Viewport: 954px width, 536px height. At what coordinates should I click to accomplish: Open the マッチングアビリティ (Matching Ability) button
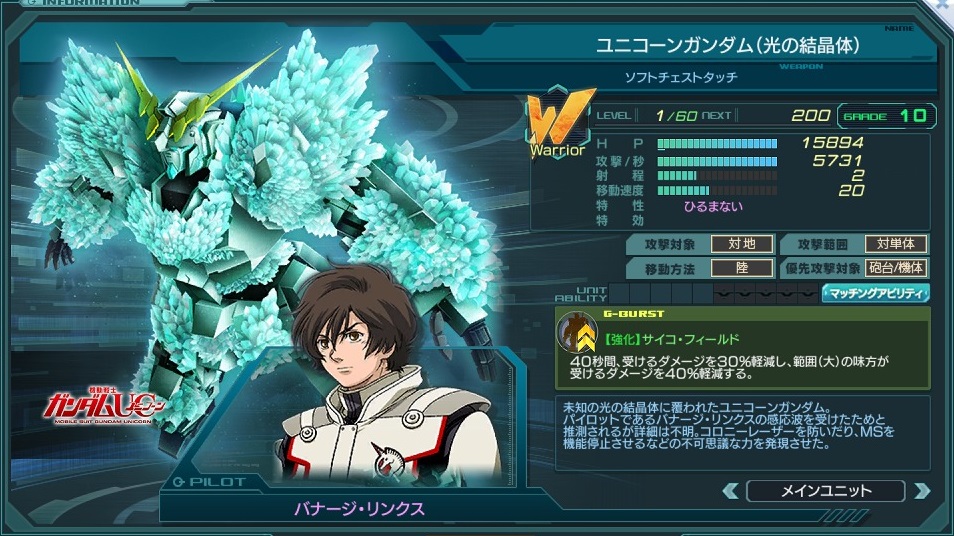tap(876, 293)
